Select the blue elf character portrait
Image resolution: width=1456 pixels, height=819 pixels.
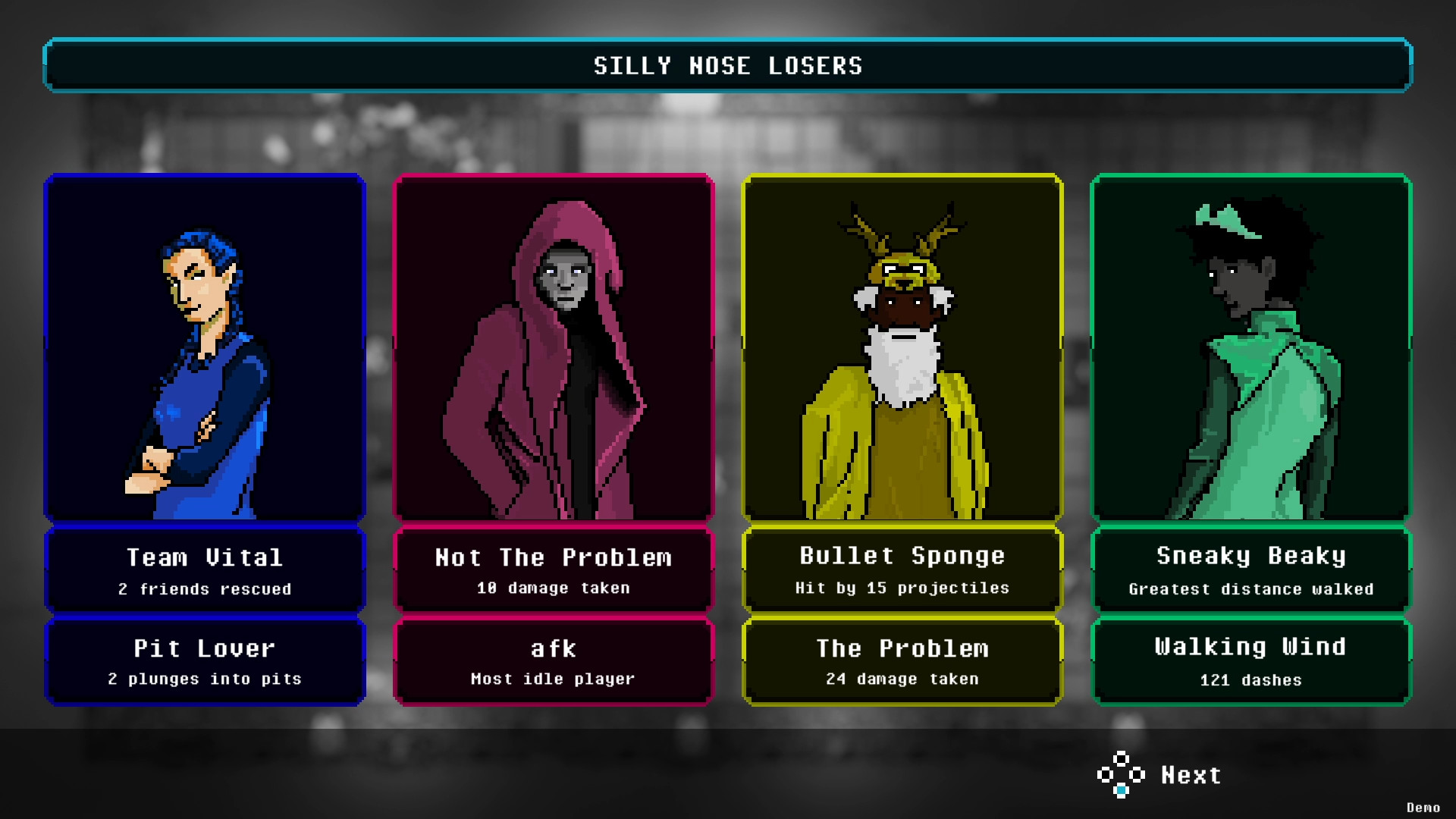(x=205, y=345)
